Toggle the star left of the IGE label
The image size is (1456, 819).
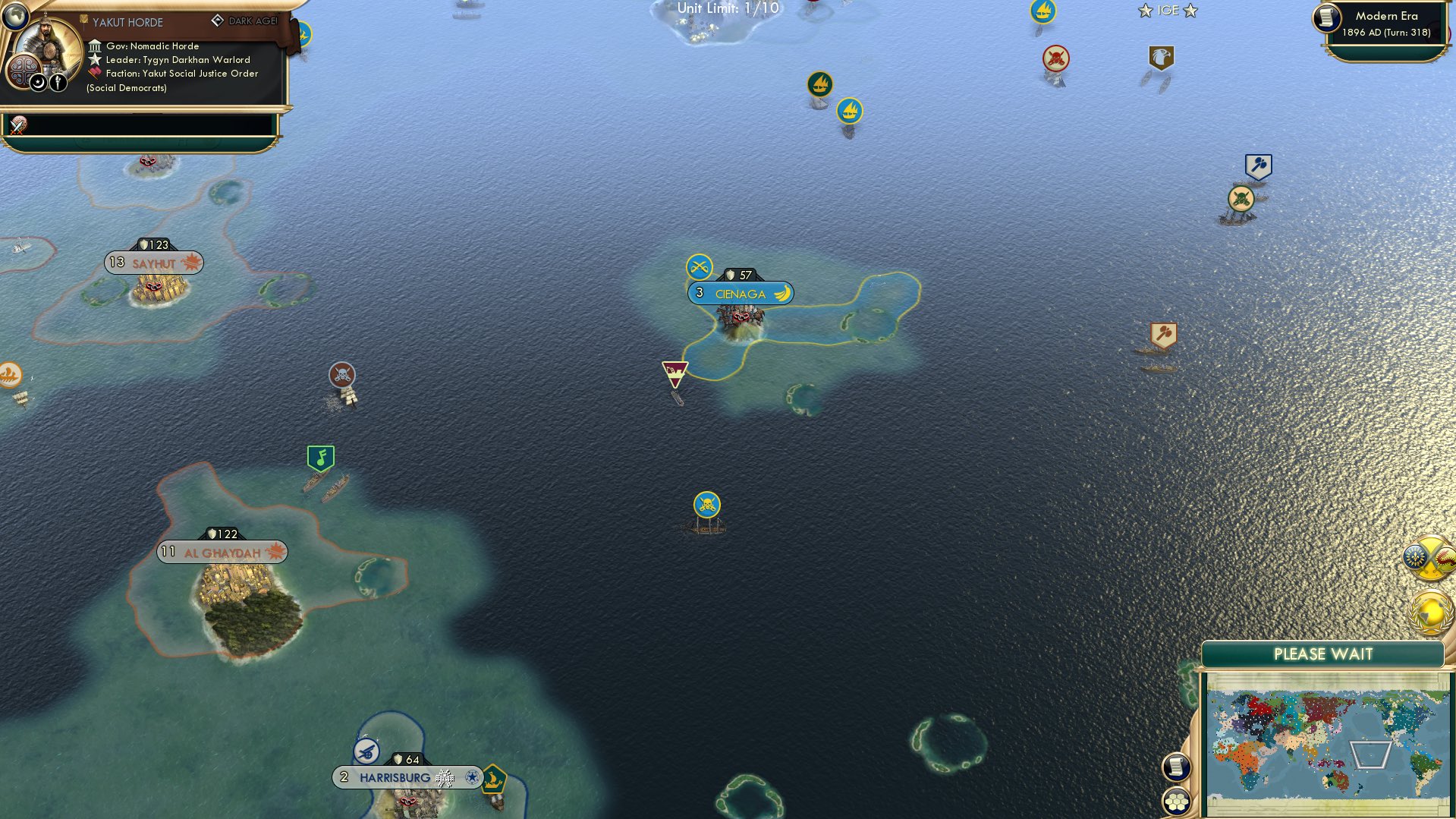point(1145,11)
